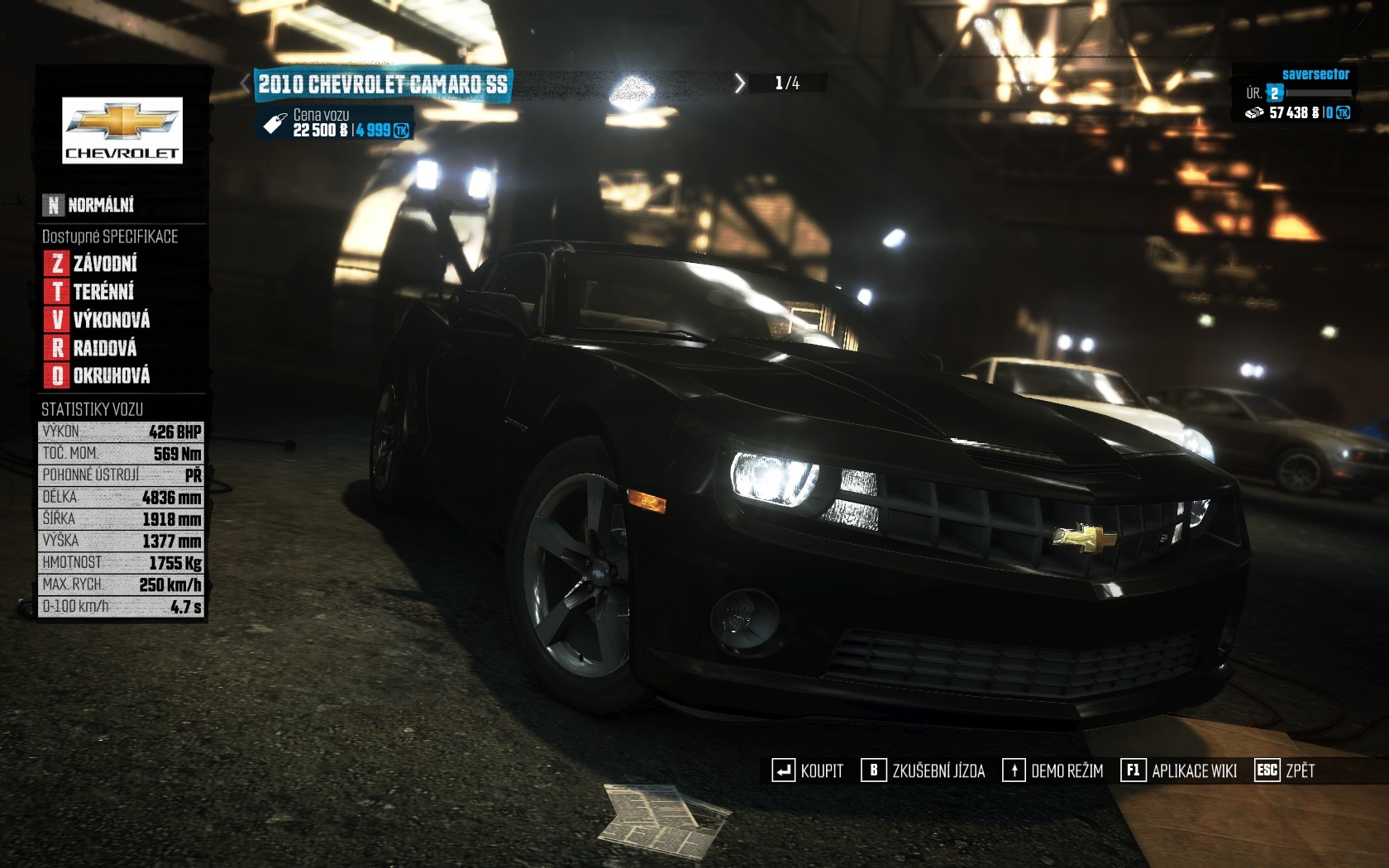Show the next car with right arrow

click(x=740, y=83)
